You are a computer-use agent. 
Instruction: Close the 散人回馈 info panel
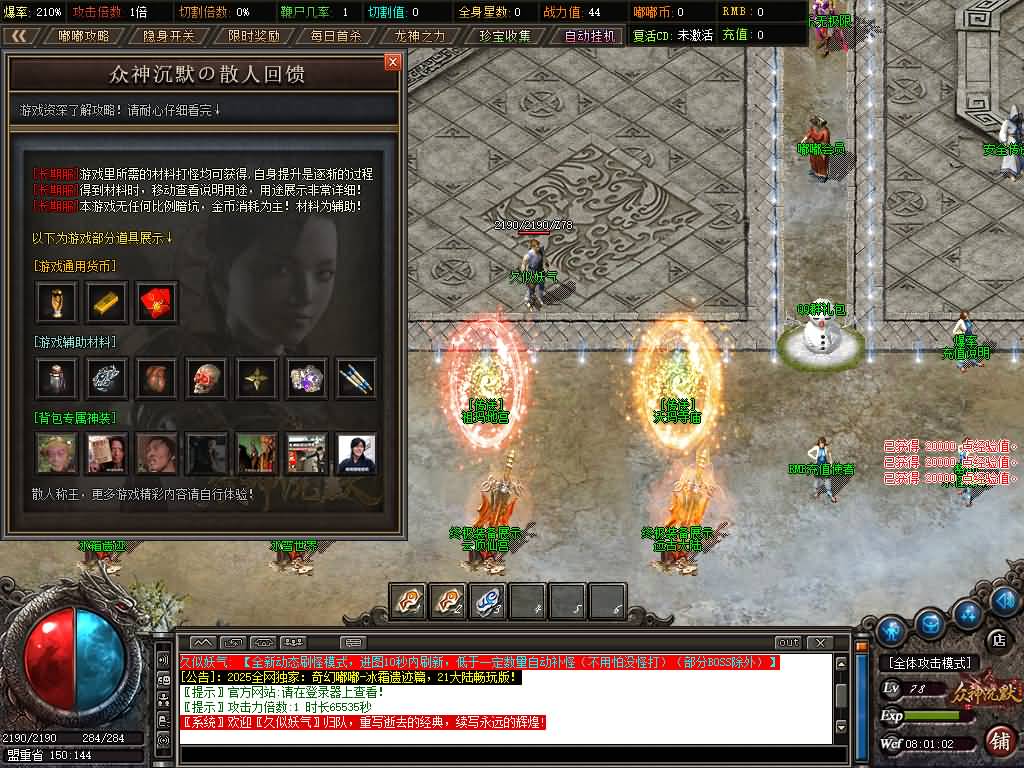[x=393, y=62]
